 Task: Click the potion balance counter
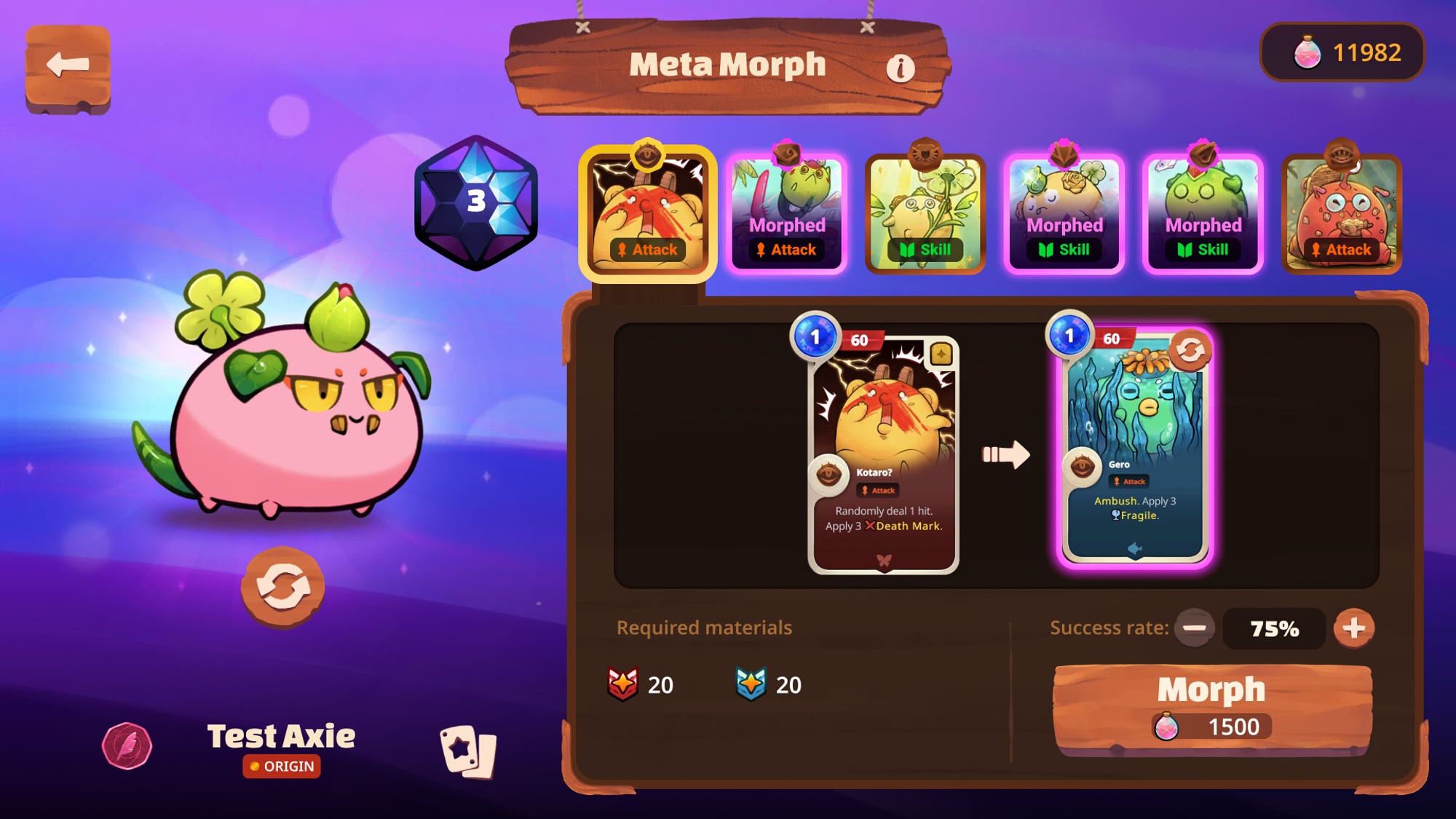1340,51
